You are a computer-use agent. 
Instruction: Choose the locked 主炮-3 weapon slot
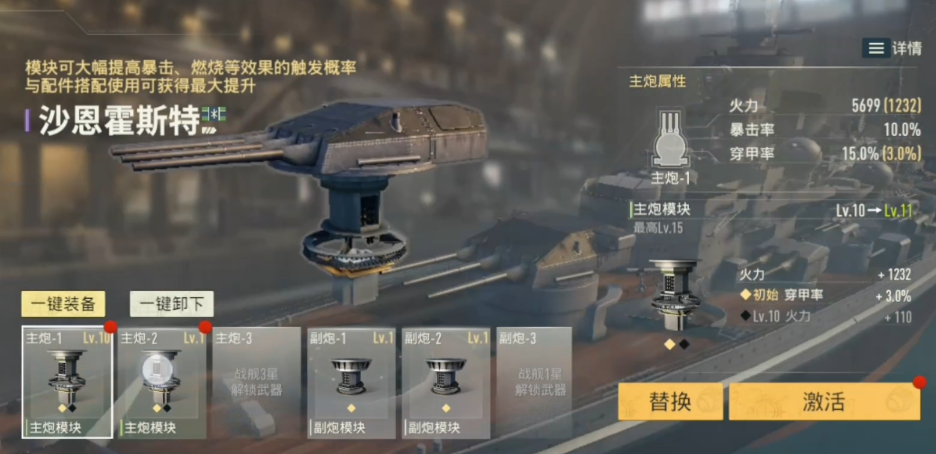[x=257, y=383]
